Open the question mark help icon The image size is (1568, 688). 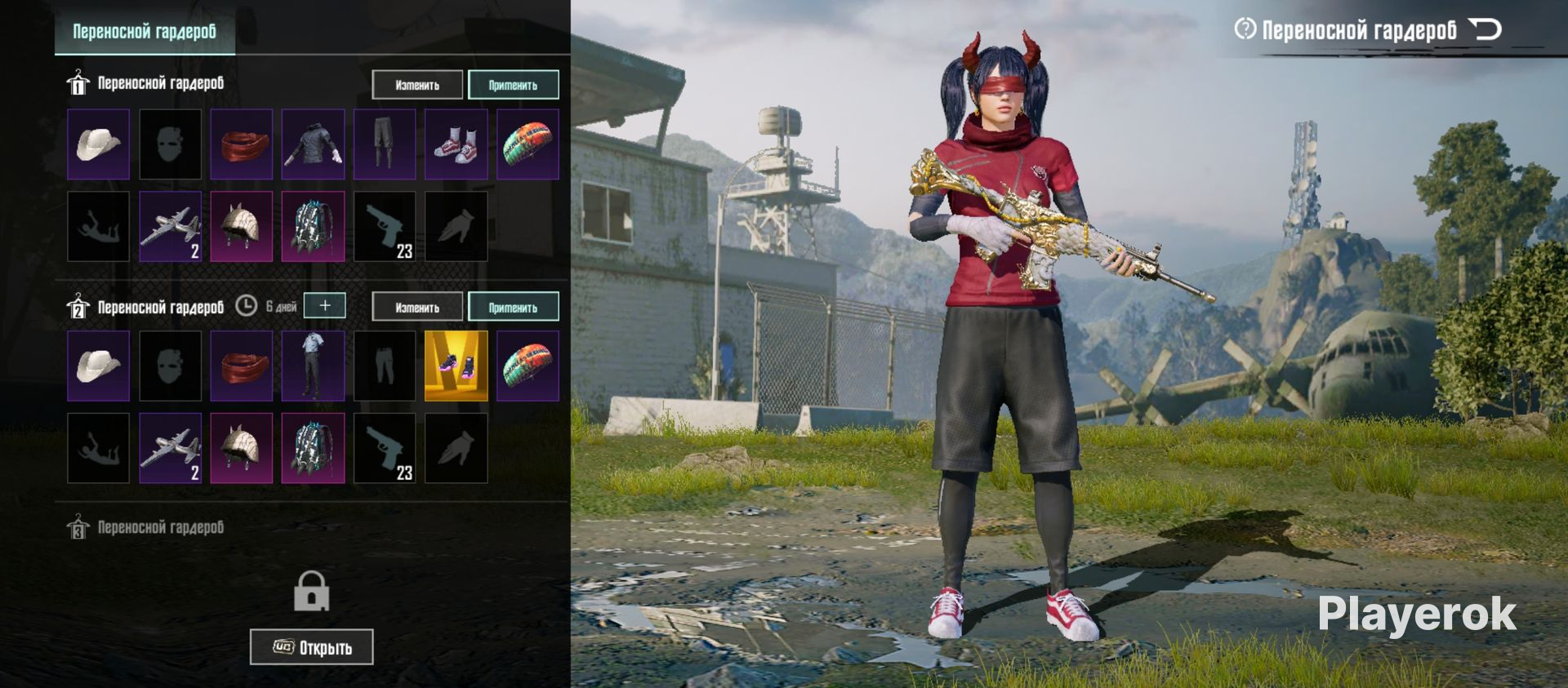[x=1245, y=29]
